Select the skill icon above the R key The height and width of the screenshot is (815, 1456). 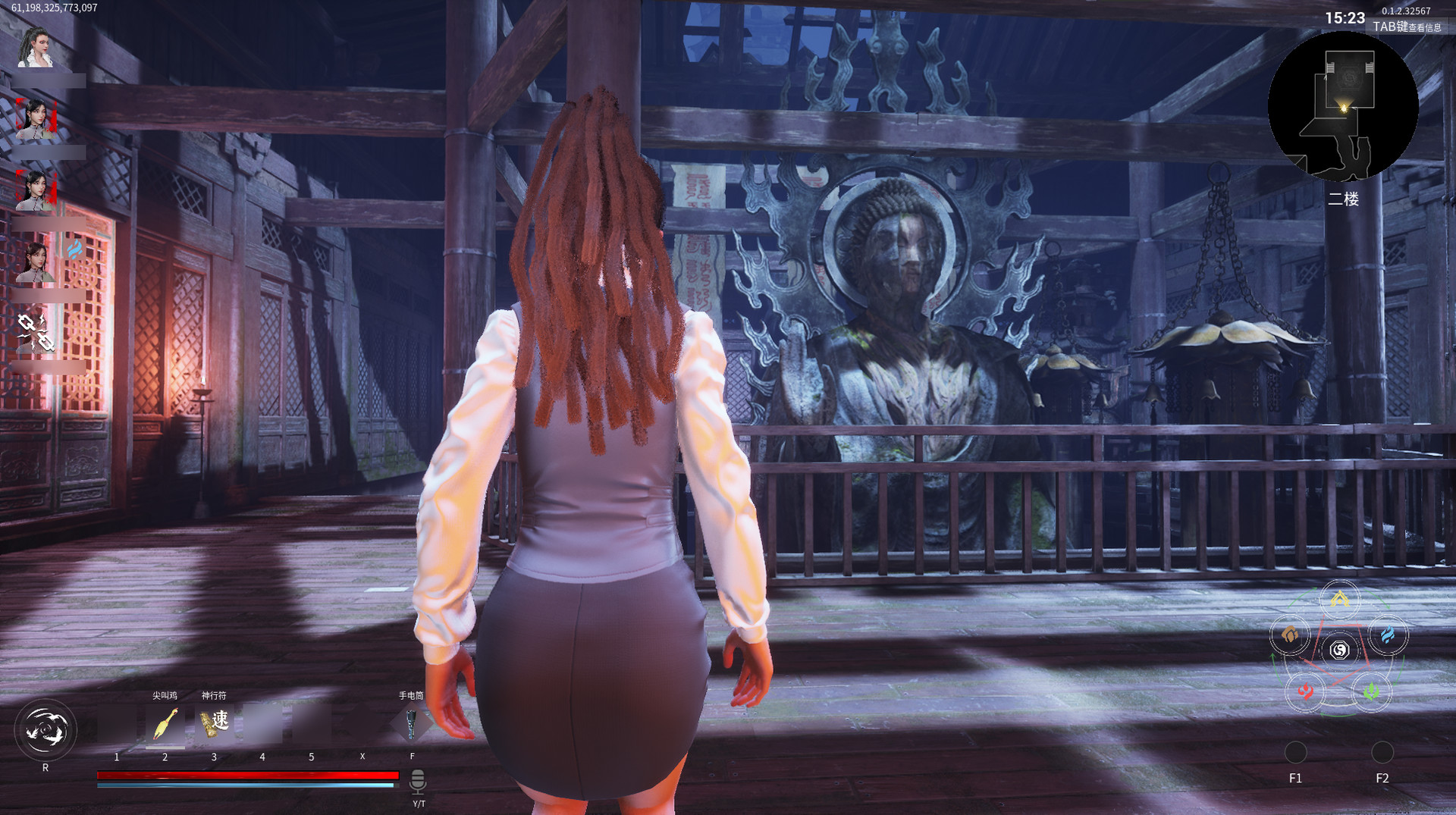click(x=45, y=729)
